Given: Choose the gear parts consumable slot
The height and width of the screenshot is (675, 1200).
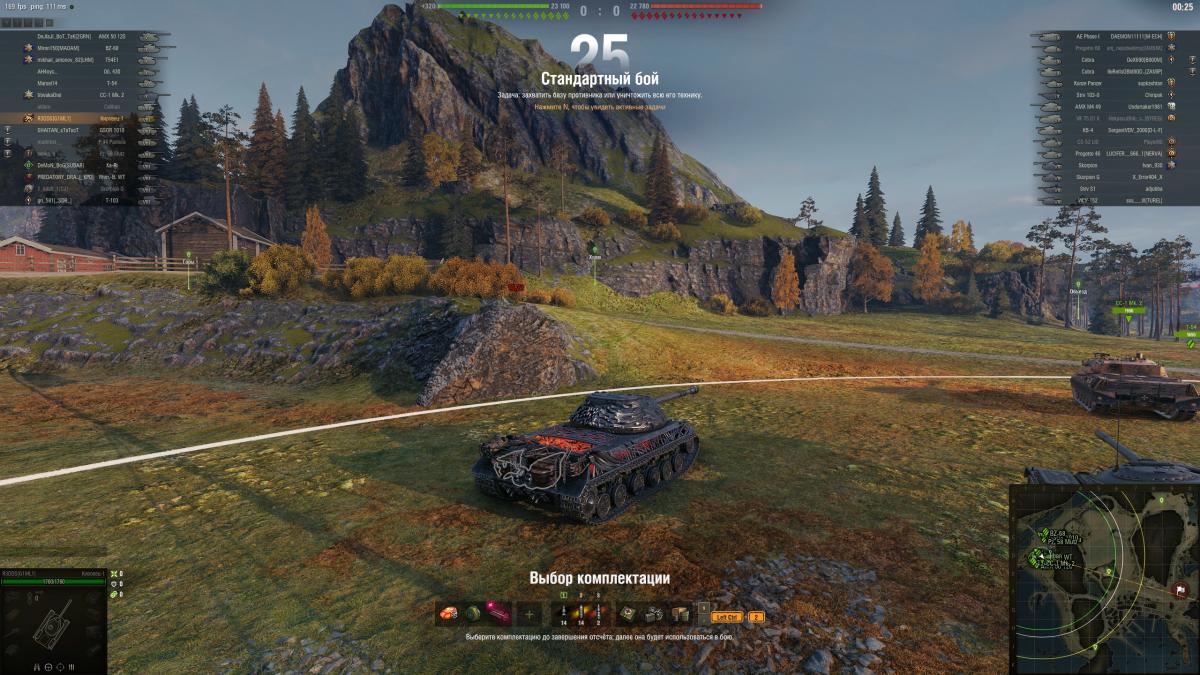Looking at the screenshot, I should pyautogui.click(x=654, y=614).
